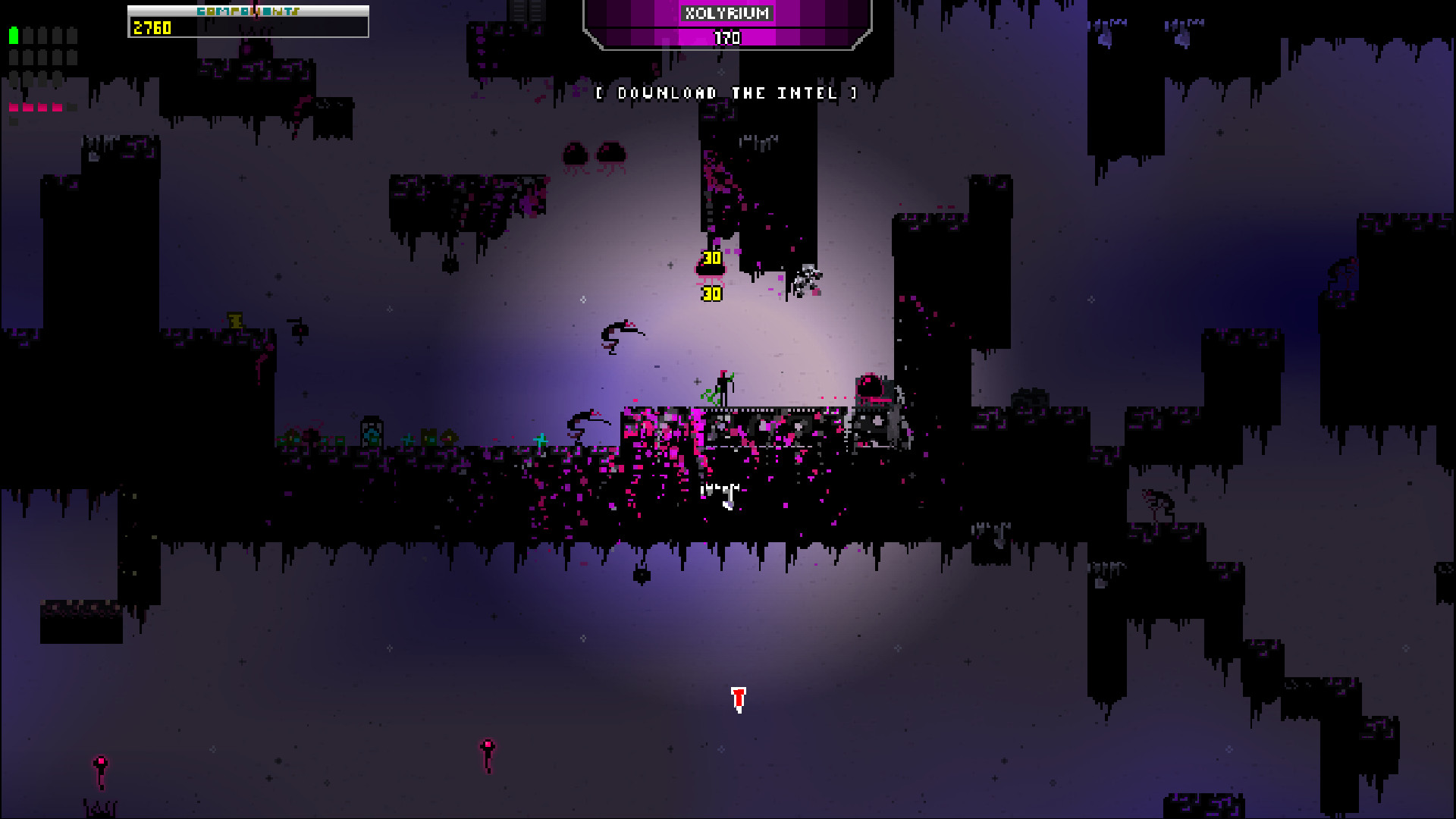Image resolution: width=1456 pixels, height=819 pixels.
Task: Toggle the dimmed battery slot beside the green cell
Action: [x=28, y=35]
